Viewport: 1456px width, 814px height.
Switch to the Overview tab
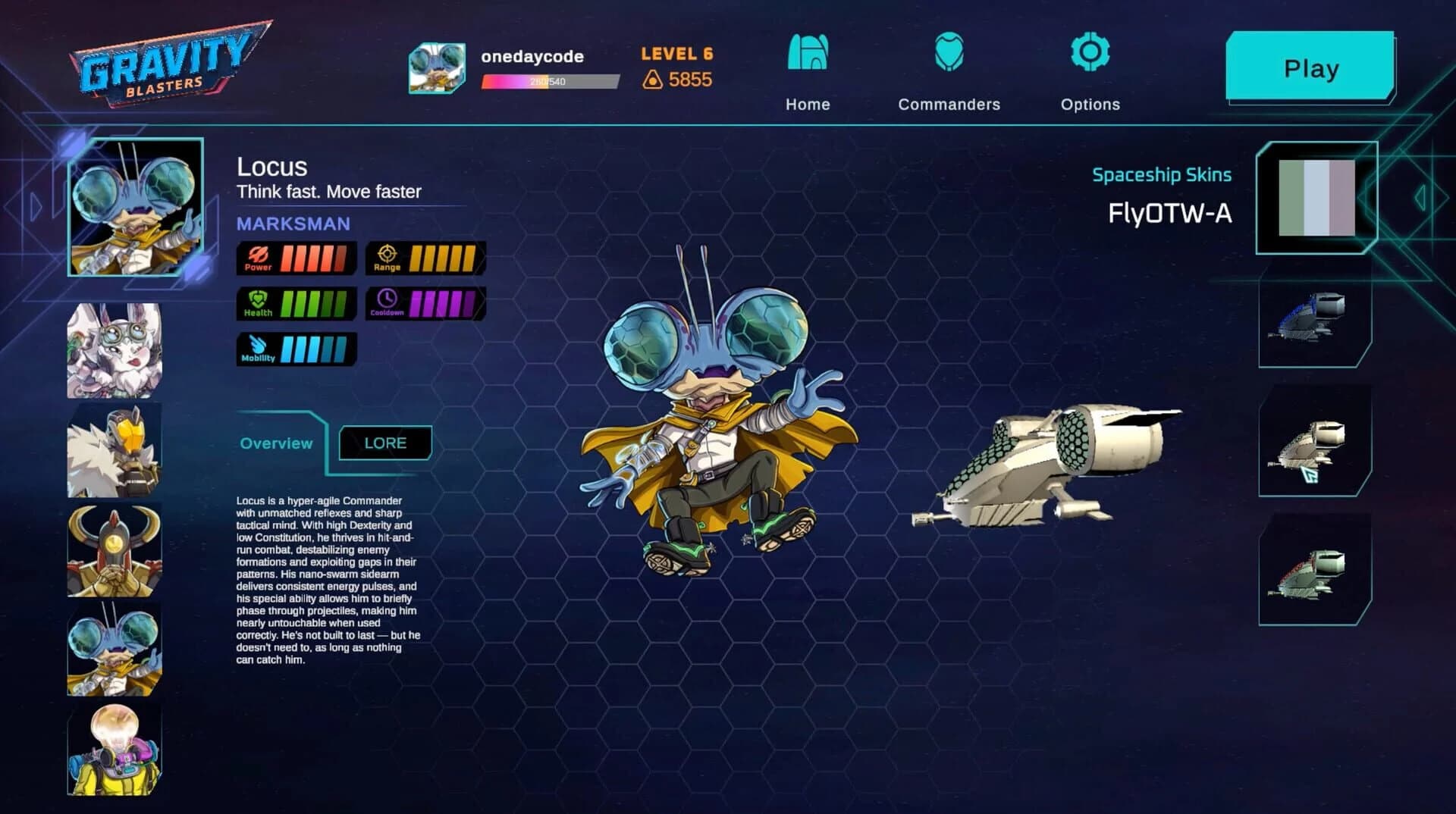(276, 443)
